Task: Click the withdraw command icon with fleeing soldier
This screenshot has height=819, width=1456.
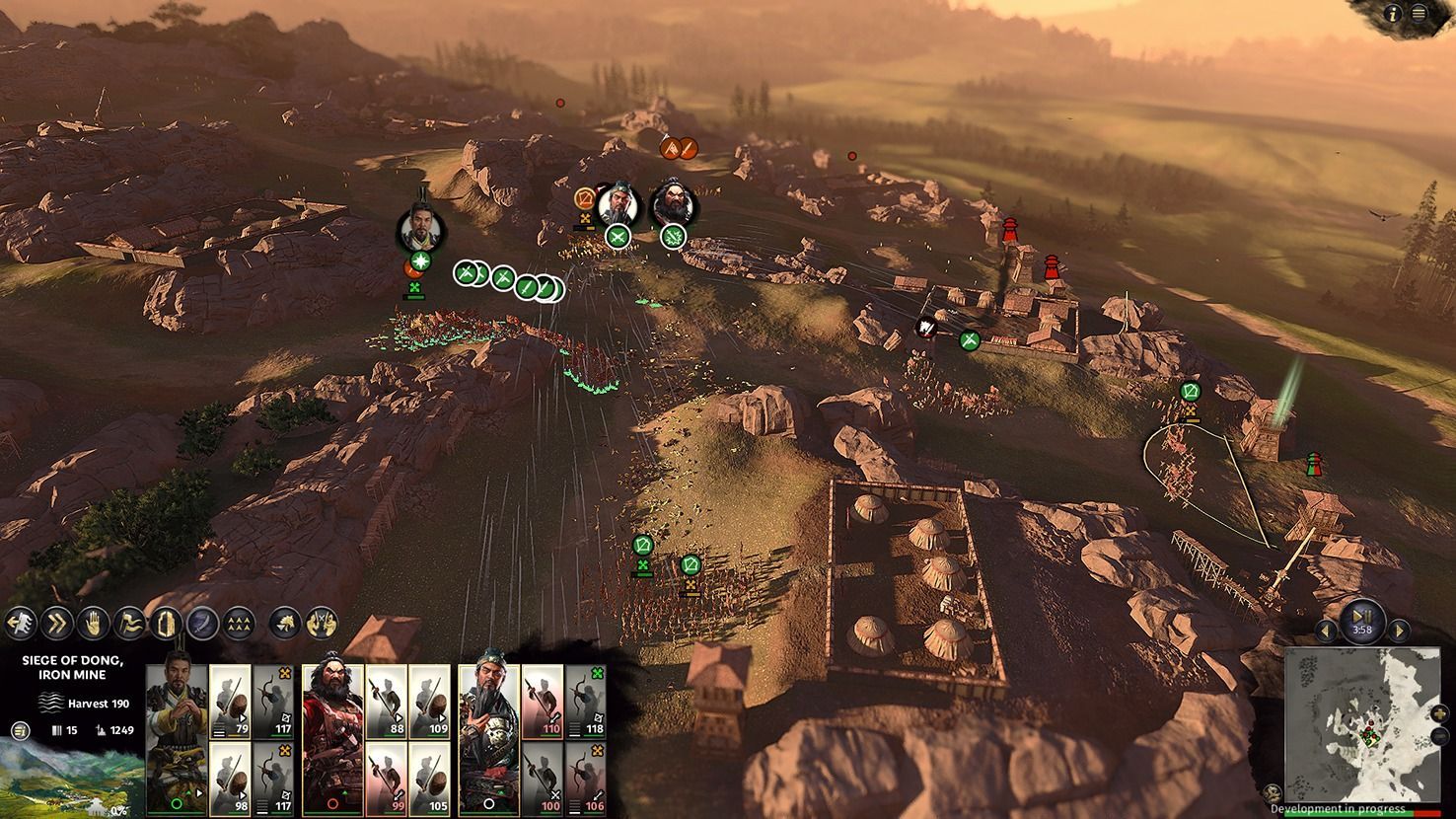Action: click(x=20, y=623)
